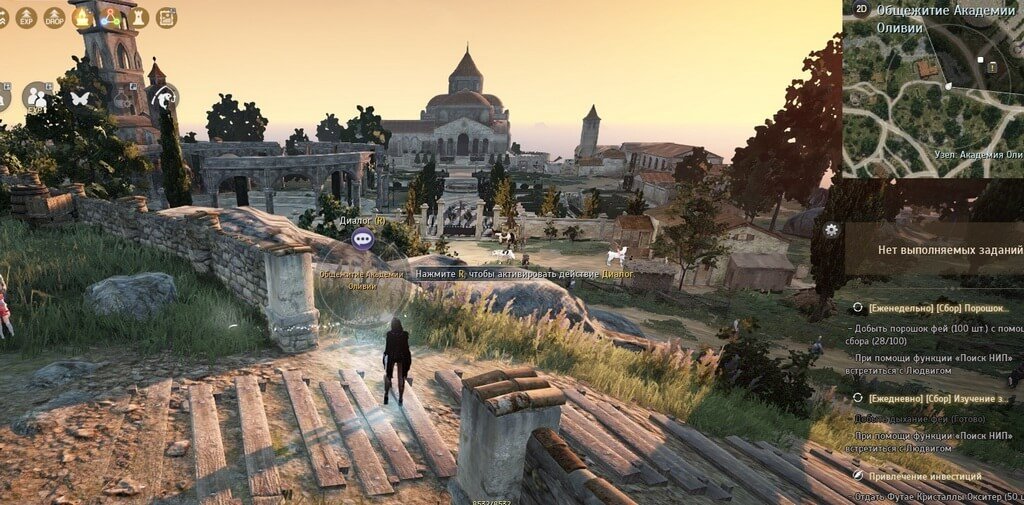Click the purple dialogue speech bubble icon
The image size is (1024, 505).
click(x=362, y=239)
